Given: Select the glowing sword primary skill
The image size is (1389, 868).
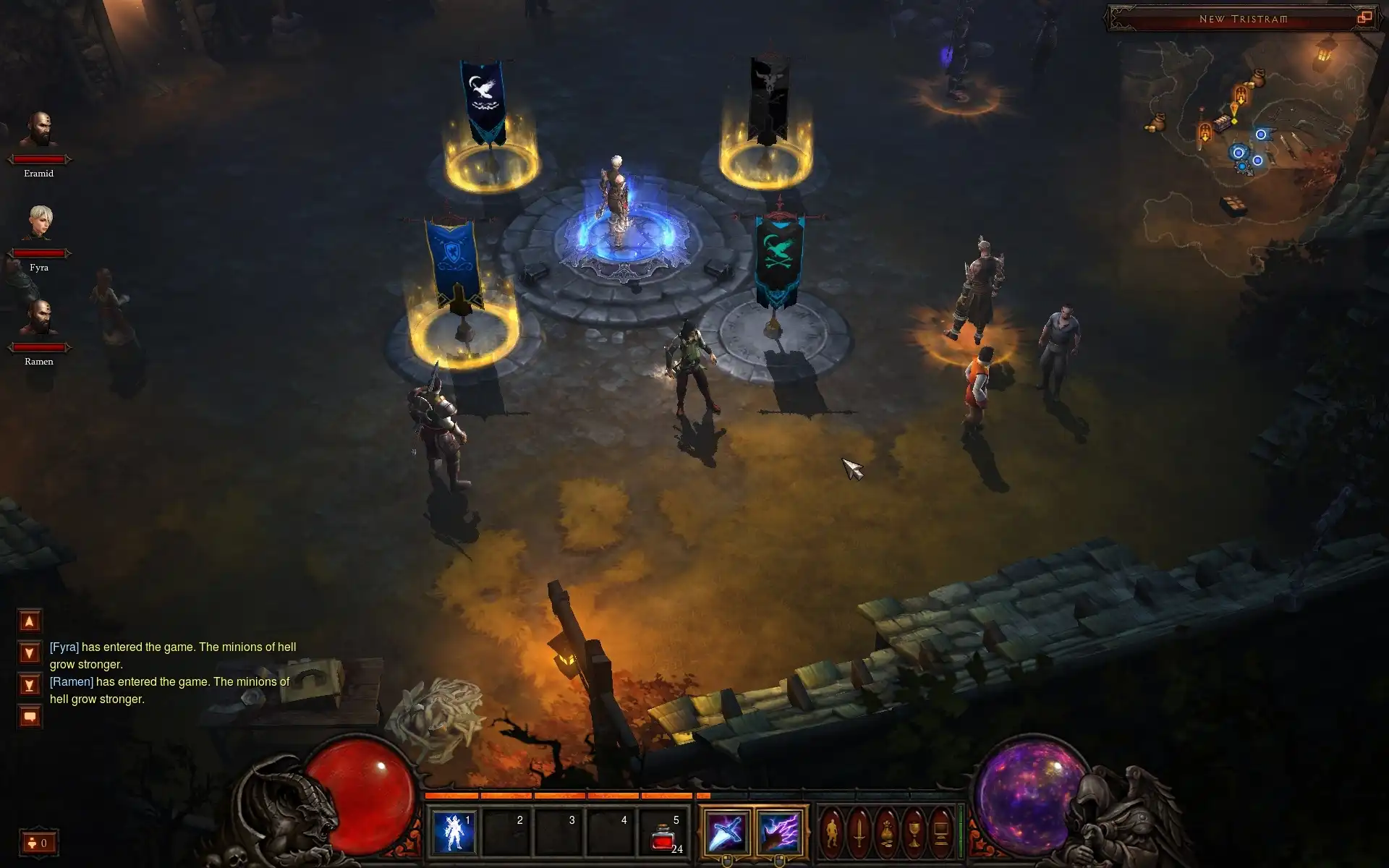Looking at the screenshot, I should click(x=726, y=832).
